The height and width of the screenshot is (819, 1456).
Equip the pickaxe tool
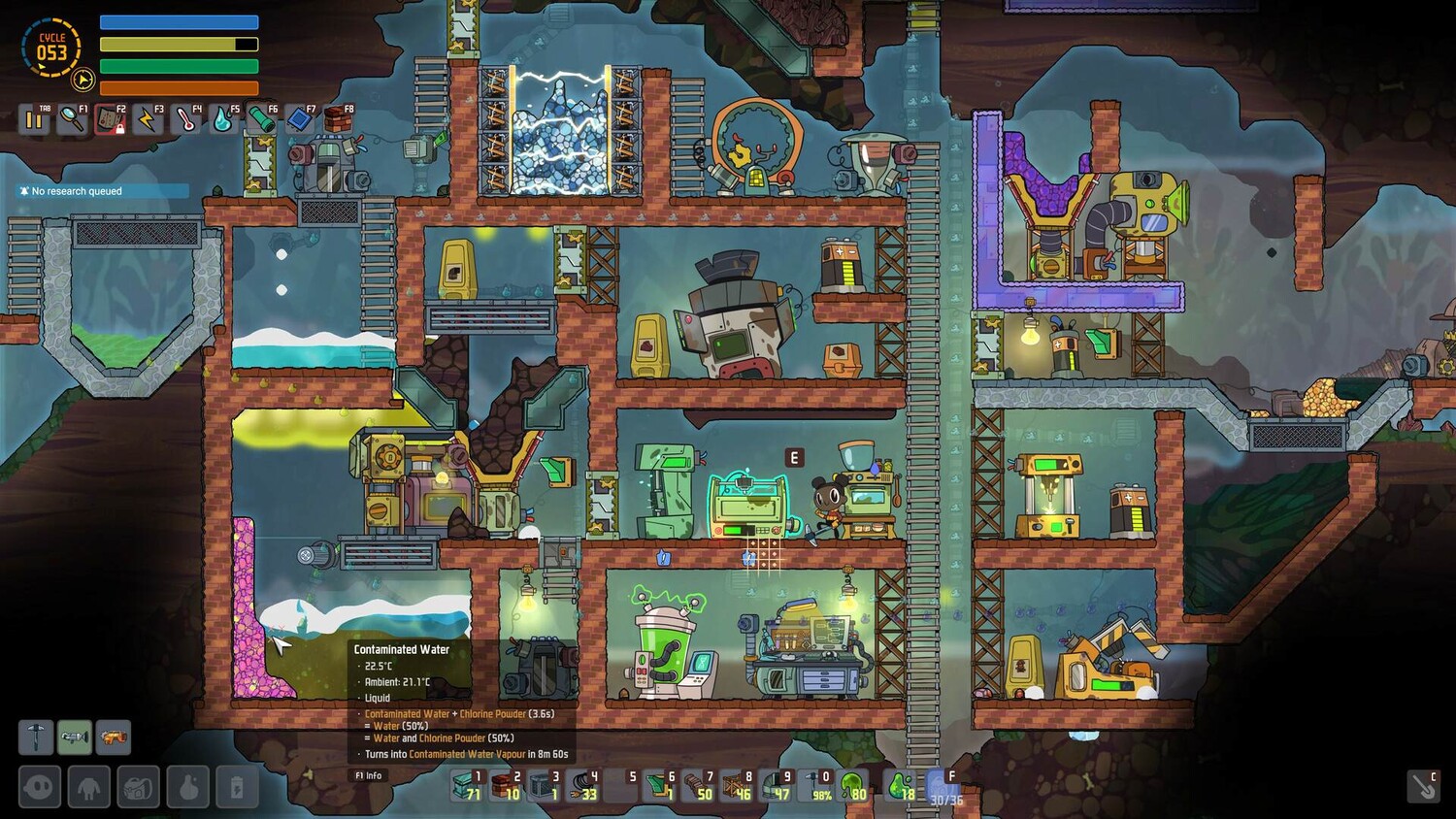point(36,737)
